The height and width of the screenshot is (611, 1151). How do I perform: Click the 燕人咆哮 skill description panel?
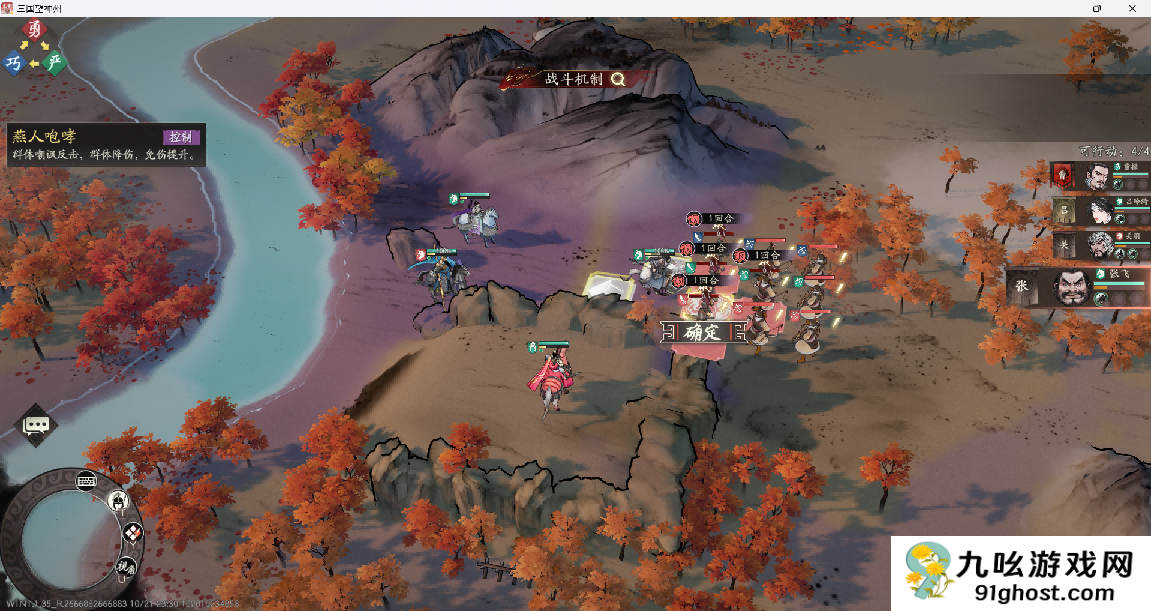tap(105, 146)
